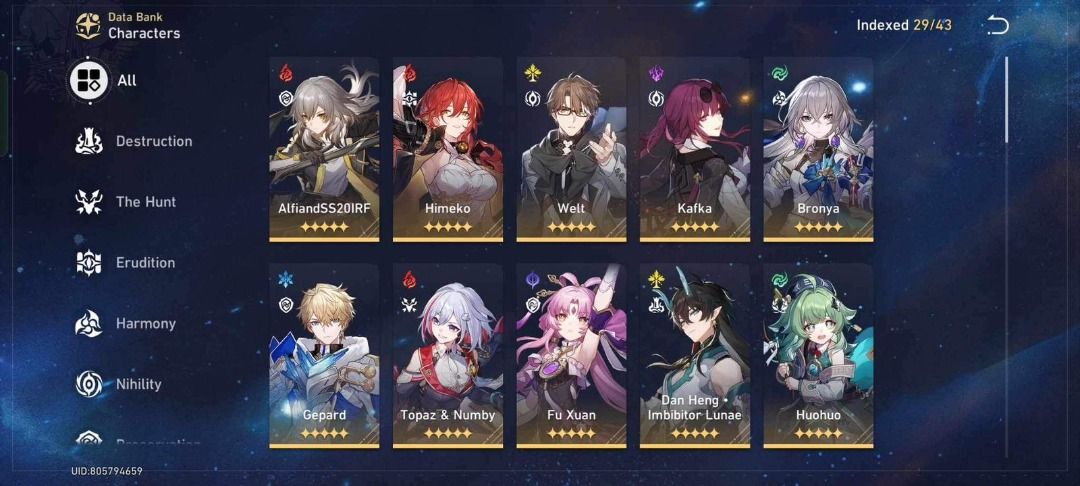
Task: Select the All characters filter
Action: coord(103,80)
